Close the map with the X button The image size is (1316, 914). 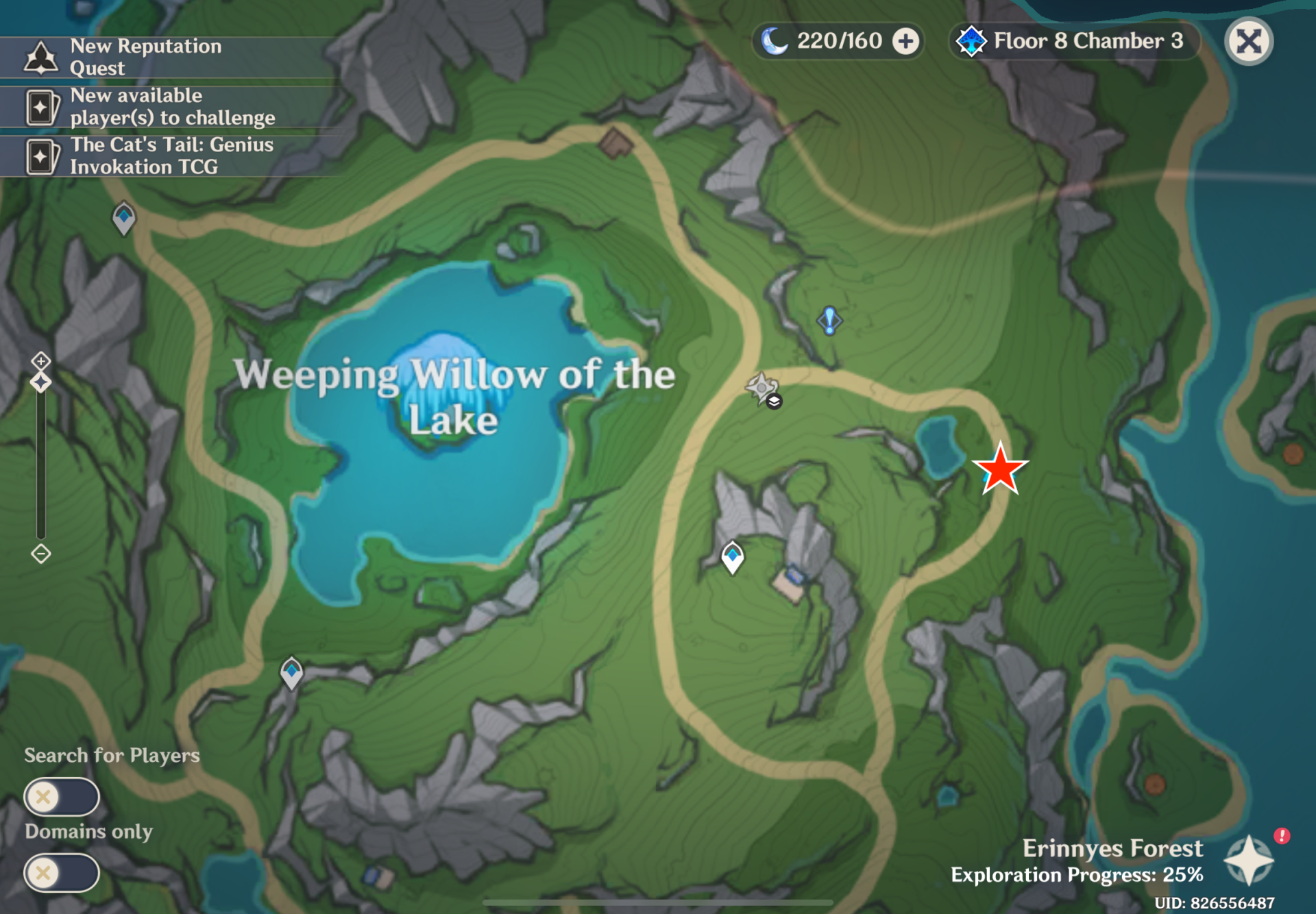[1248, 41]
